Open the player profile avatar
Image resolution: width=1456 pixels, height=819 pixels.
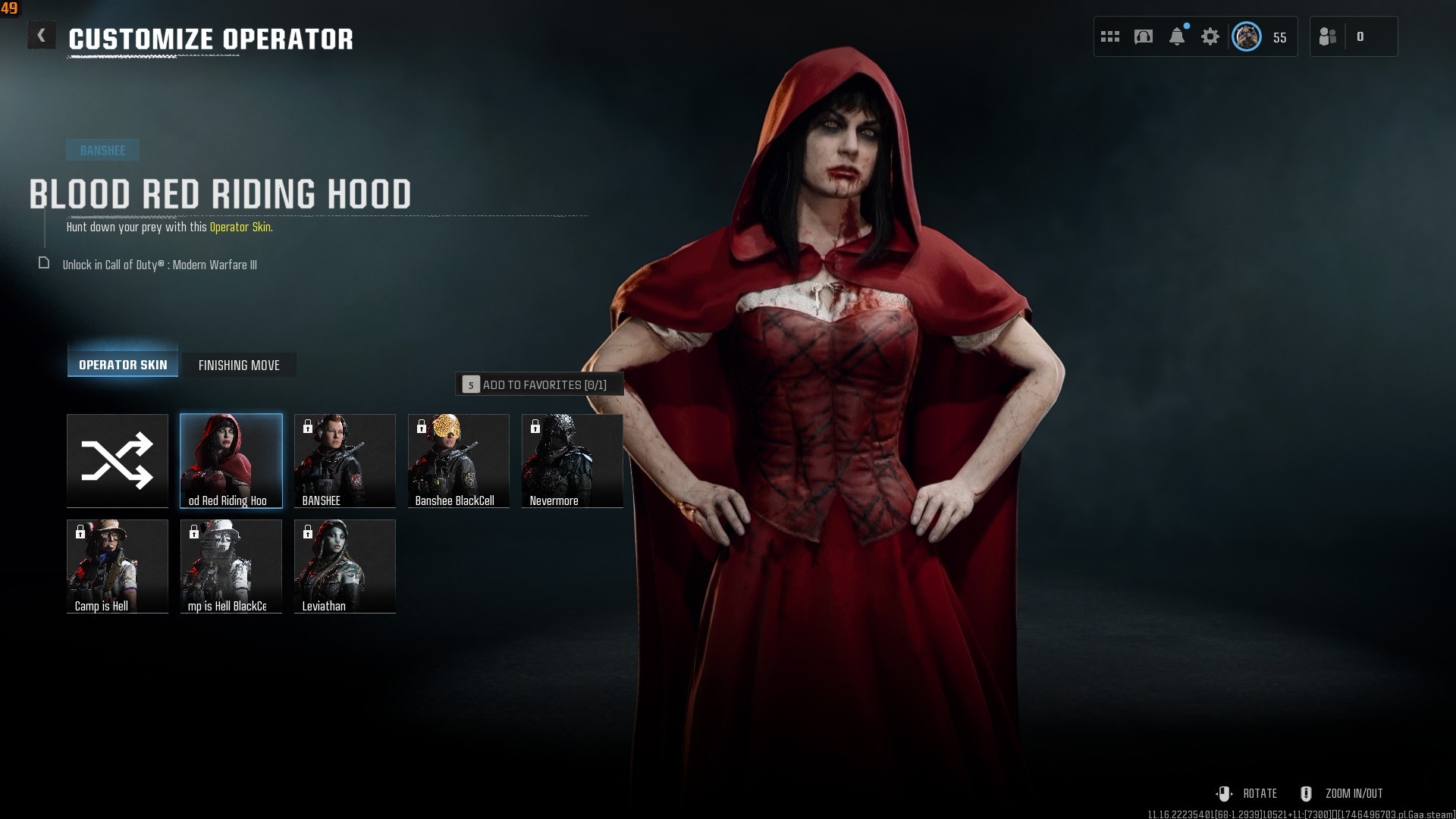tap(1247, 36)
